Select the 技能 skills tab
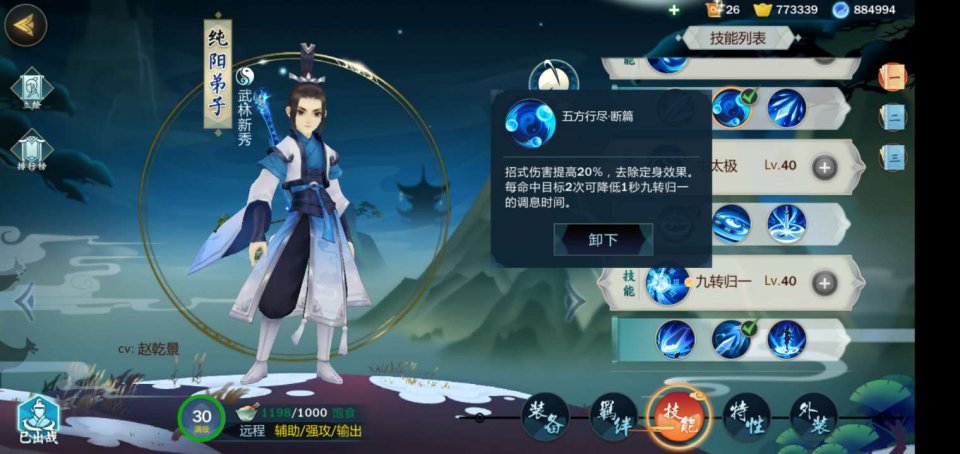Viewport: 960px width, 454px height. pyautogui.click(x=678, y=416)
